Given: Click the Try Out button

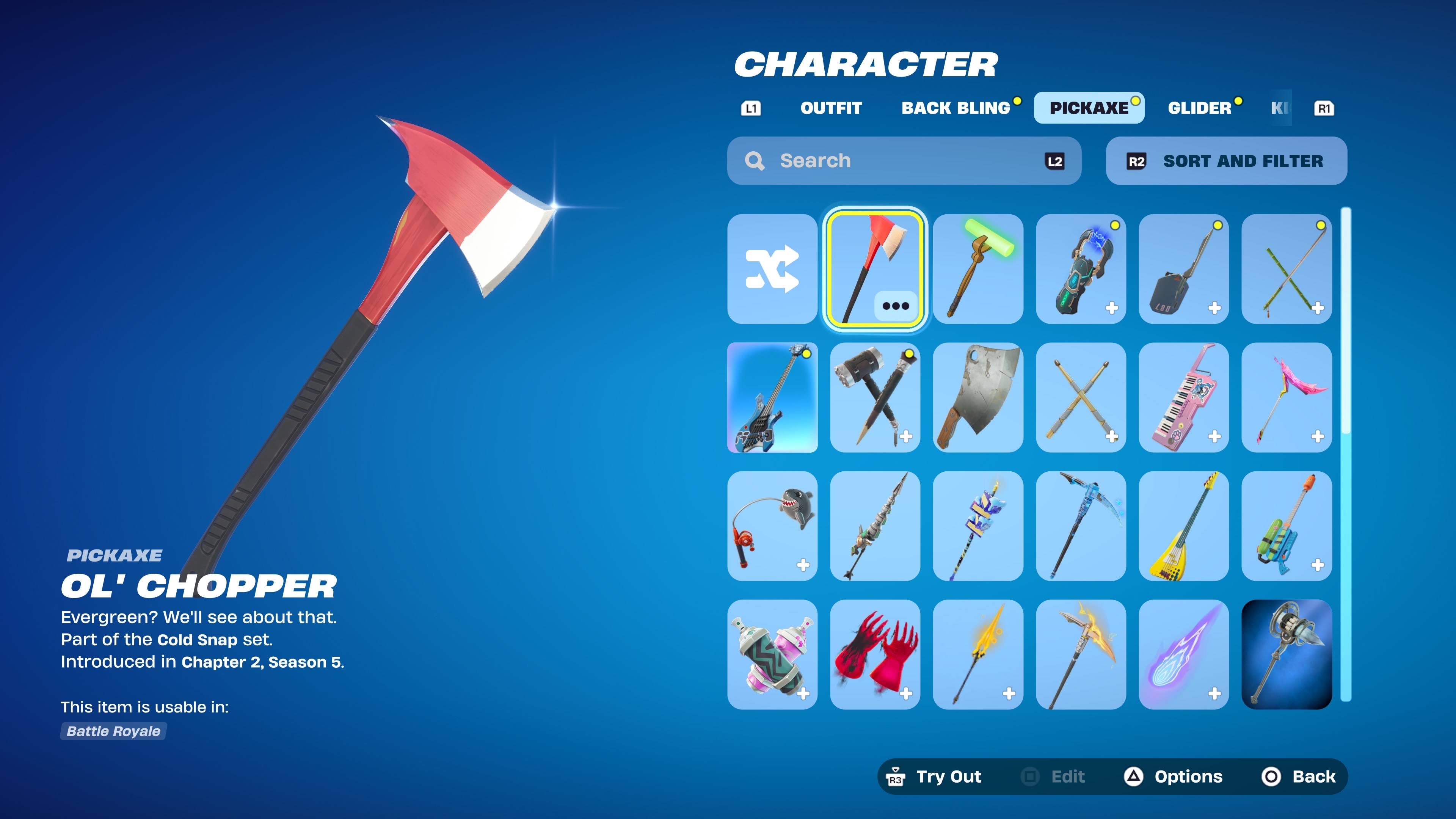Looking at the screenshot, I should click(x=935, y=777).
